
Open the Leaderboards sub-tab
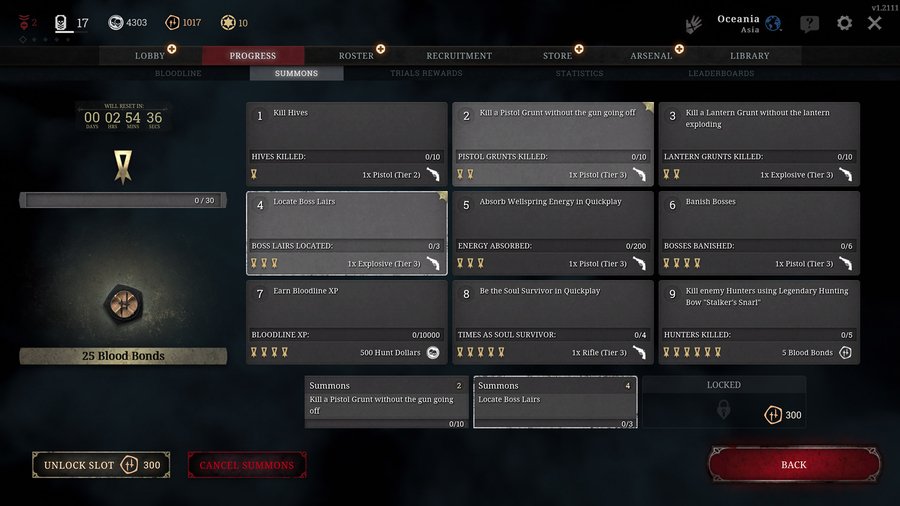(x=721, y=74)
